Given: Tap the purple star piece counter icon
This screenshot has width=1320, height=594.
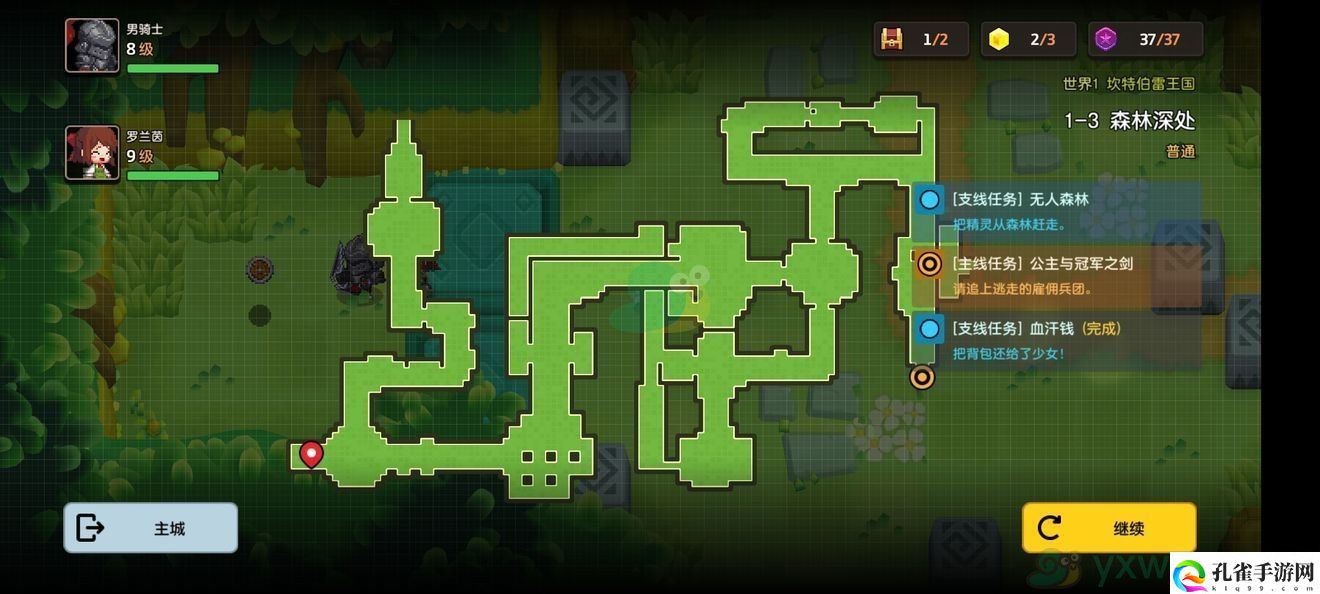Looking at the screenshot, I should point(1105,40).
